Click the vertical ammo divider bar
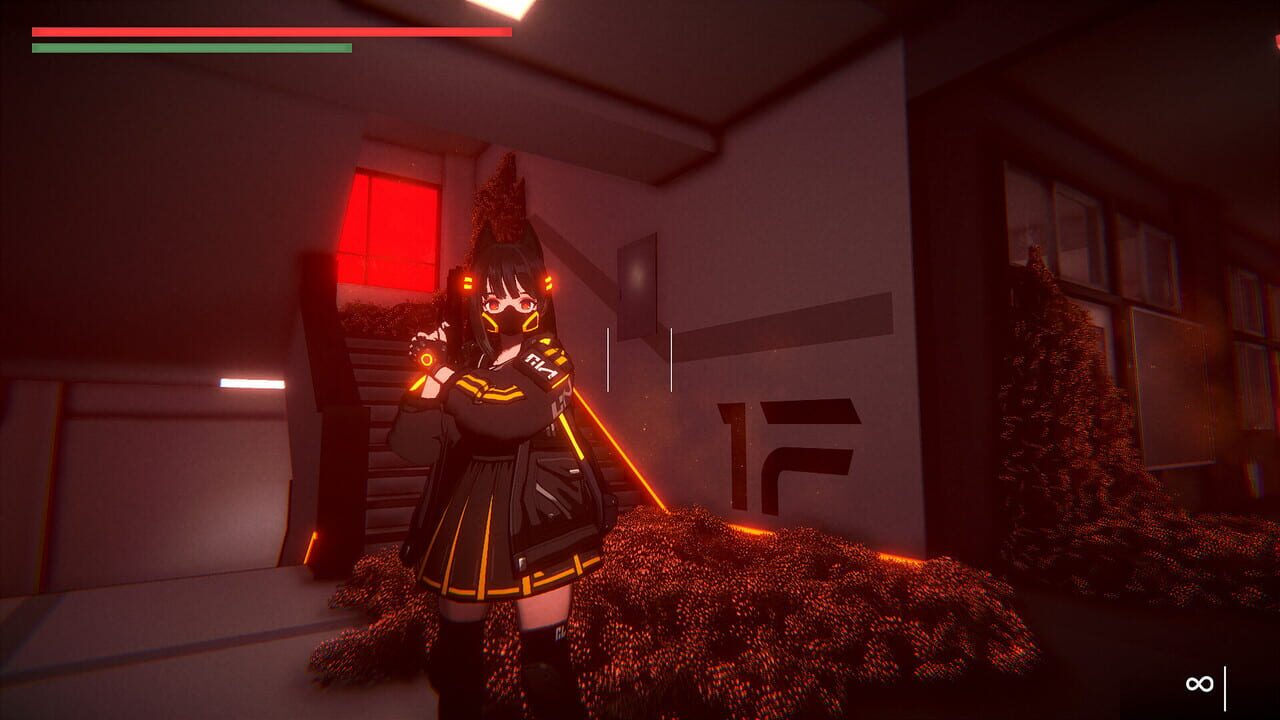The image size is (1280, 720). [1227, 686]
